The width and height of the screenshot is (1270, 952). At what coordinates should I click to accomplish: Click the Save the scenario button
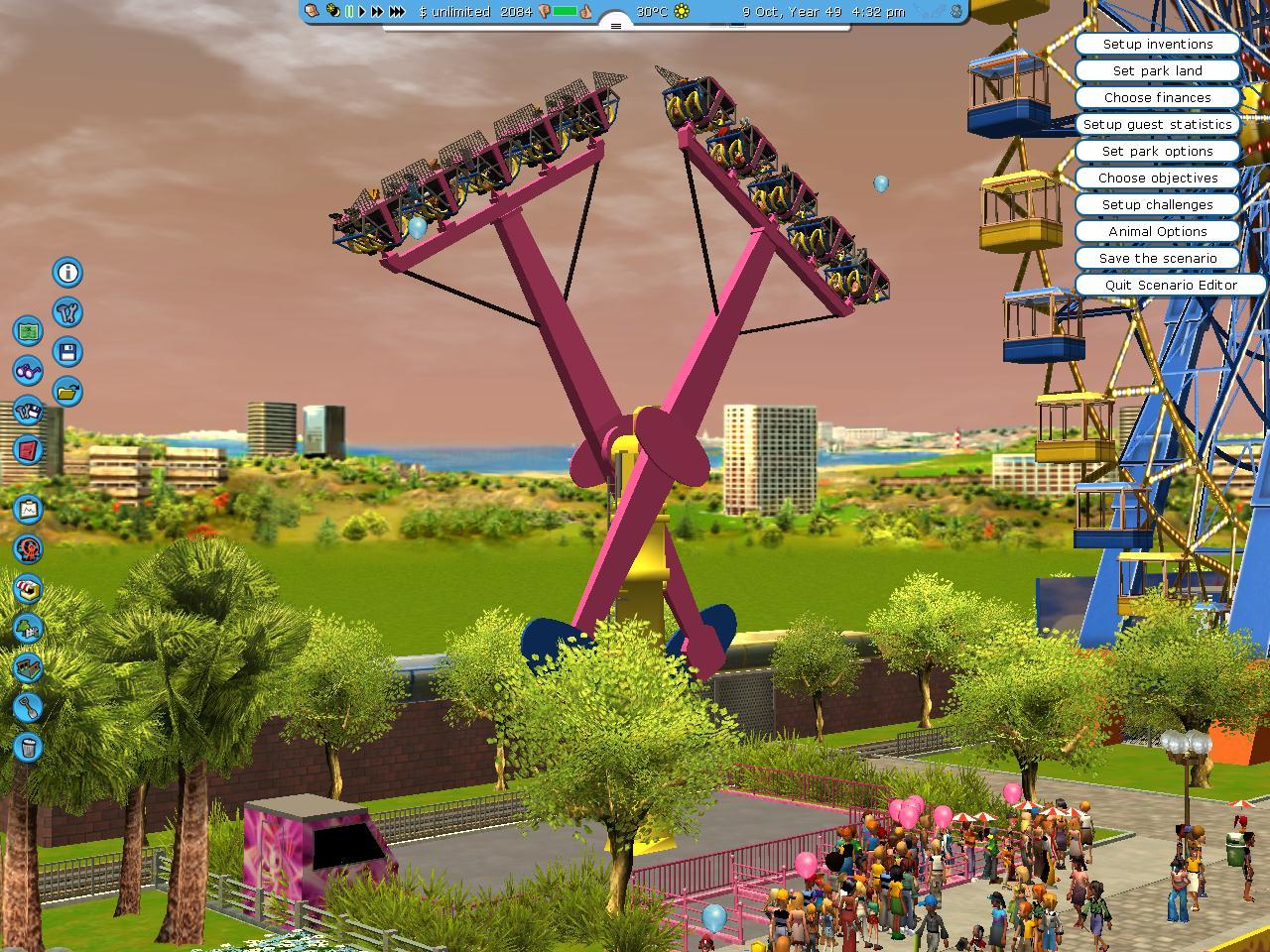click(x=1157, y=258)
